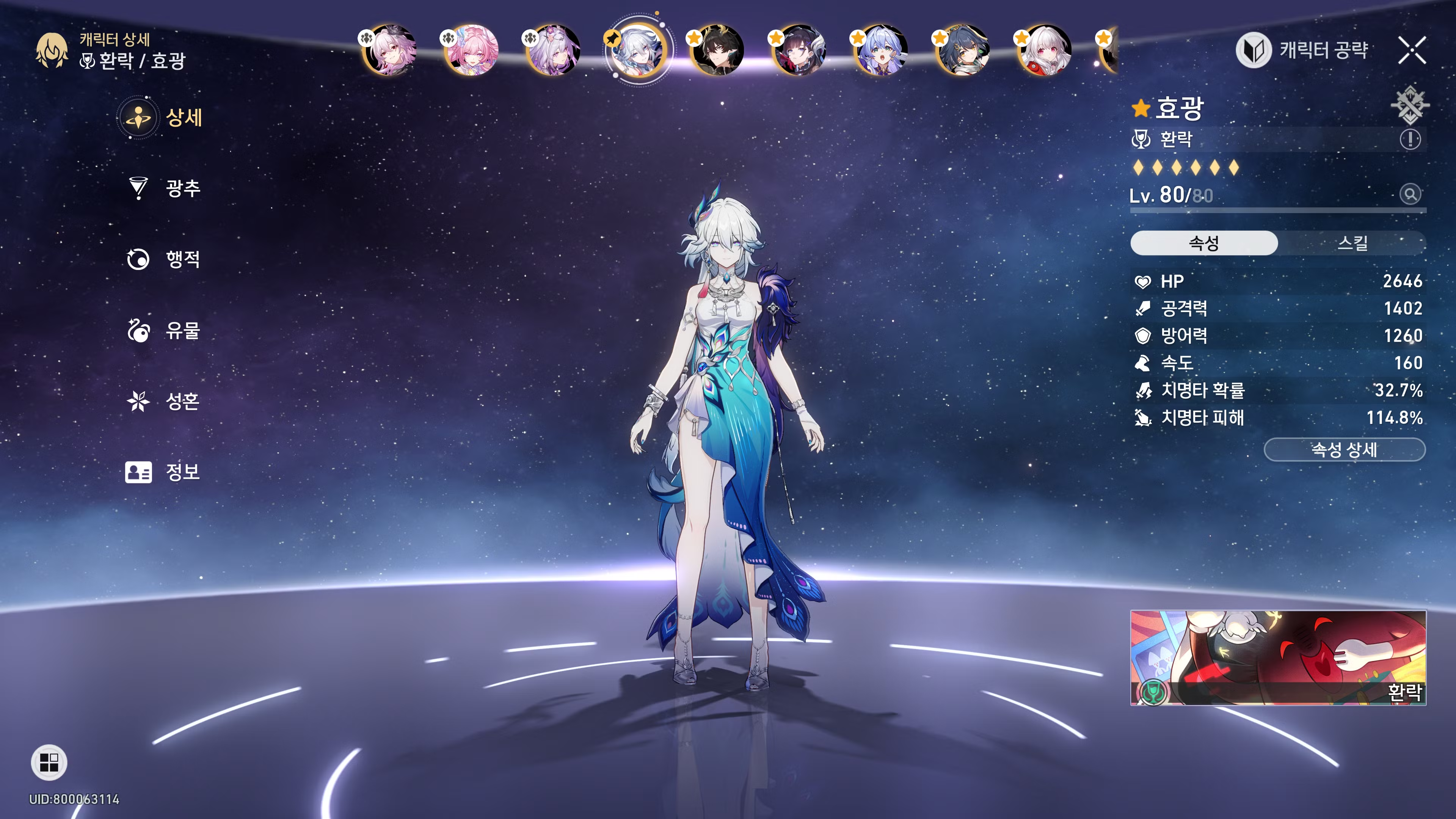Screen dimensions: 1456x819
Task: Switch to the 스킬 tab
Action: point(1352,243)
